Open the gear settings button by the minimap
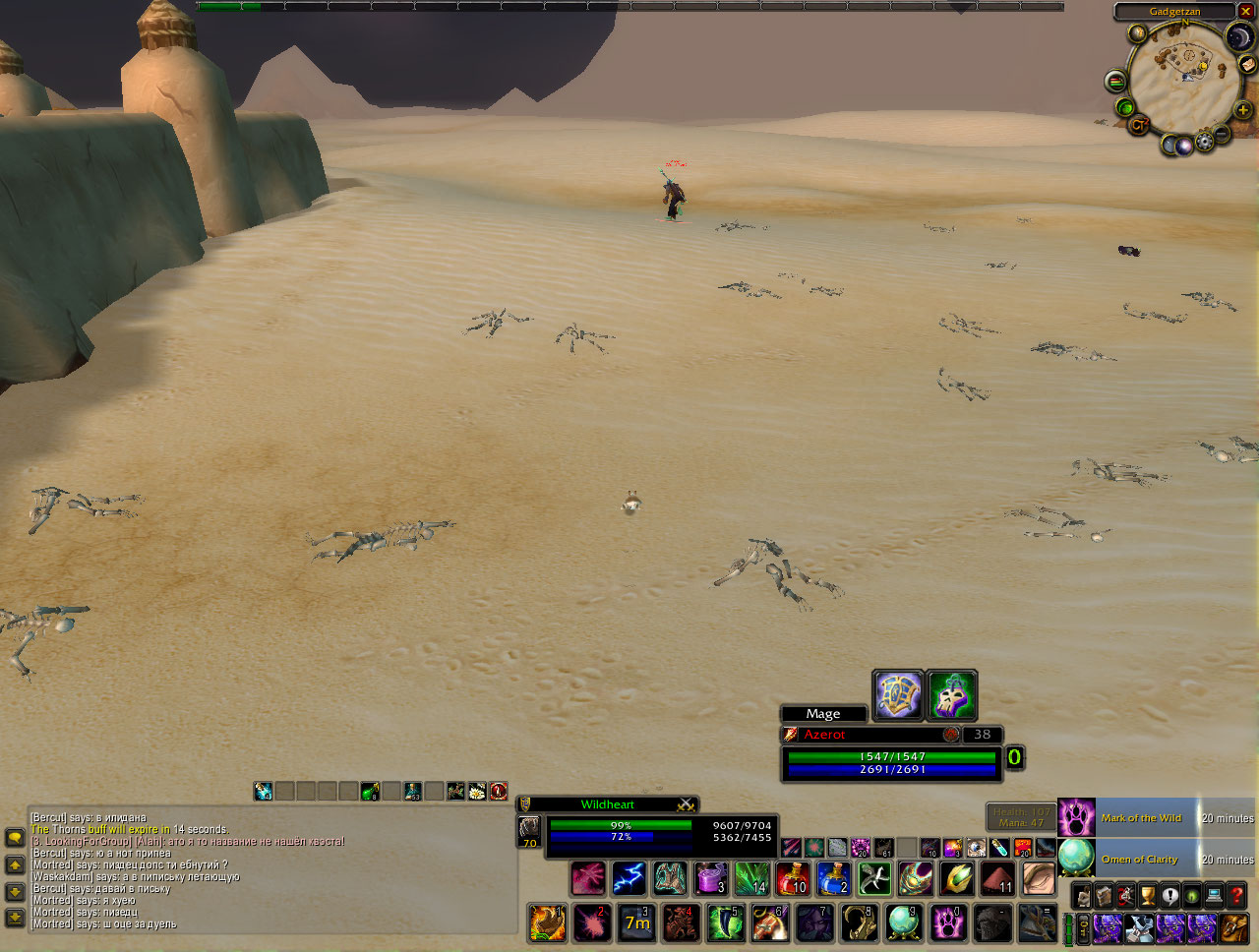The height and width of the screenshot is (952, 1259). 1203,144
